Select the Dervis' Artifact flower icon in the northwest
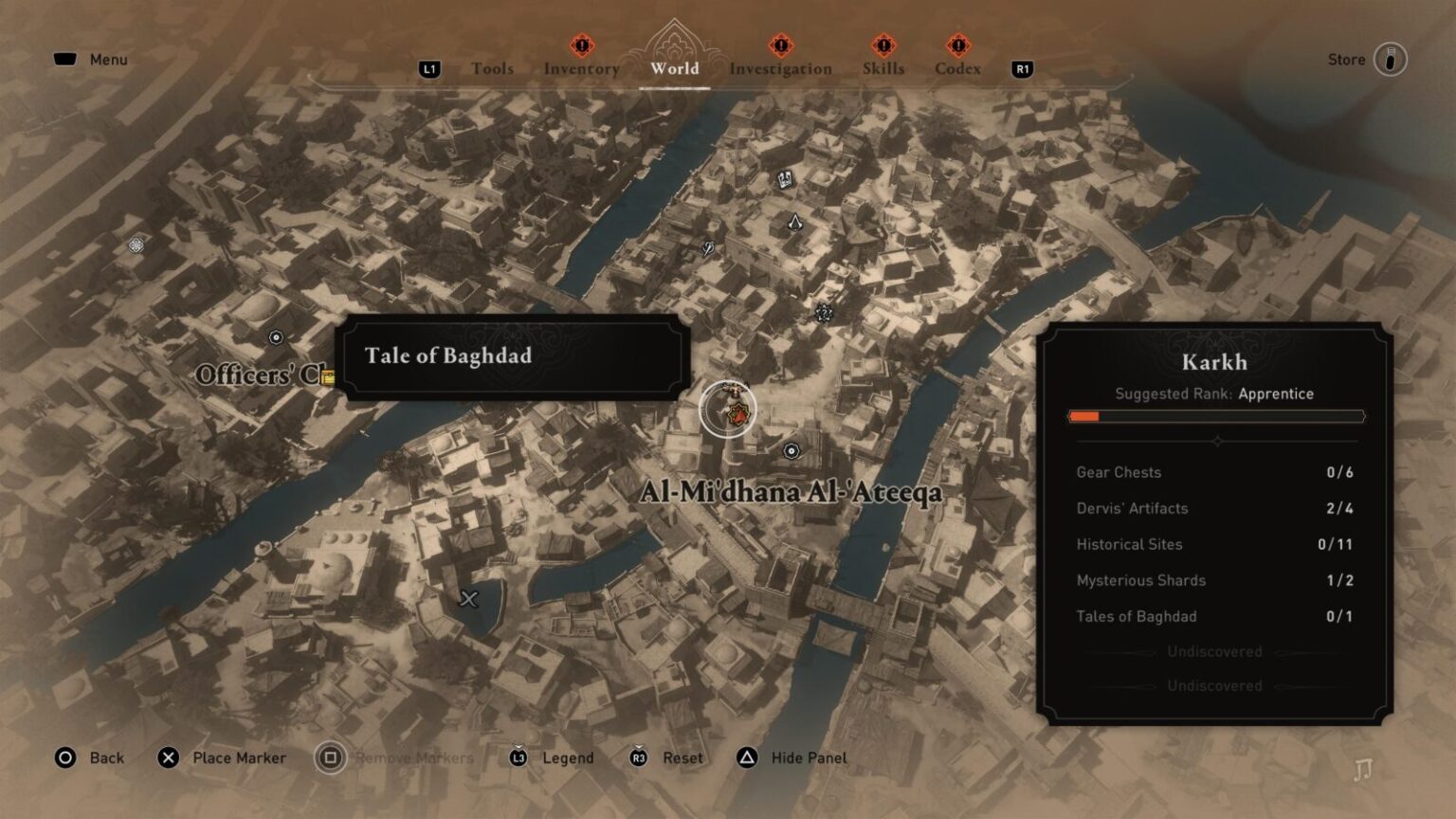The height and width of the screenshot is (819, 1456). [x=134, y=246]
